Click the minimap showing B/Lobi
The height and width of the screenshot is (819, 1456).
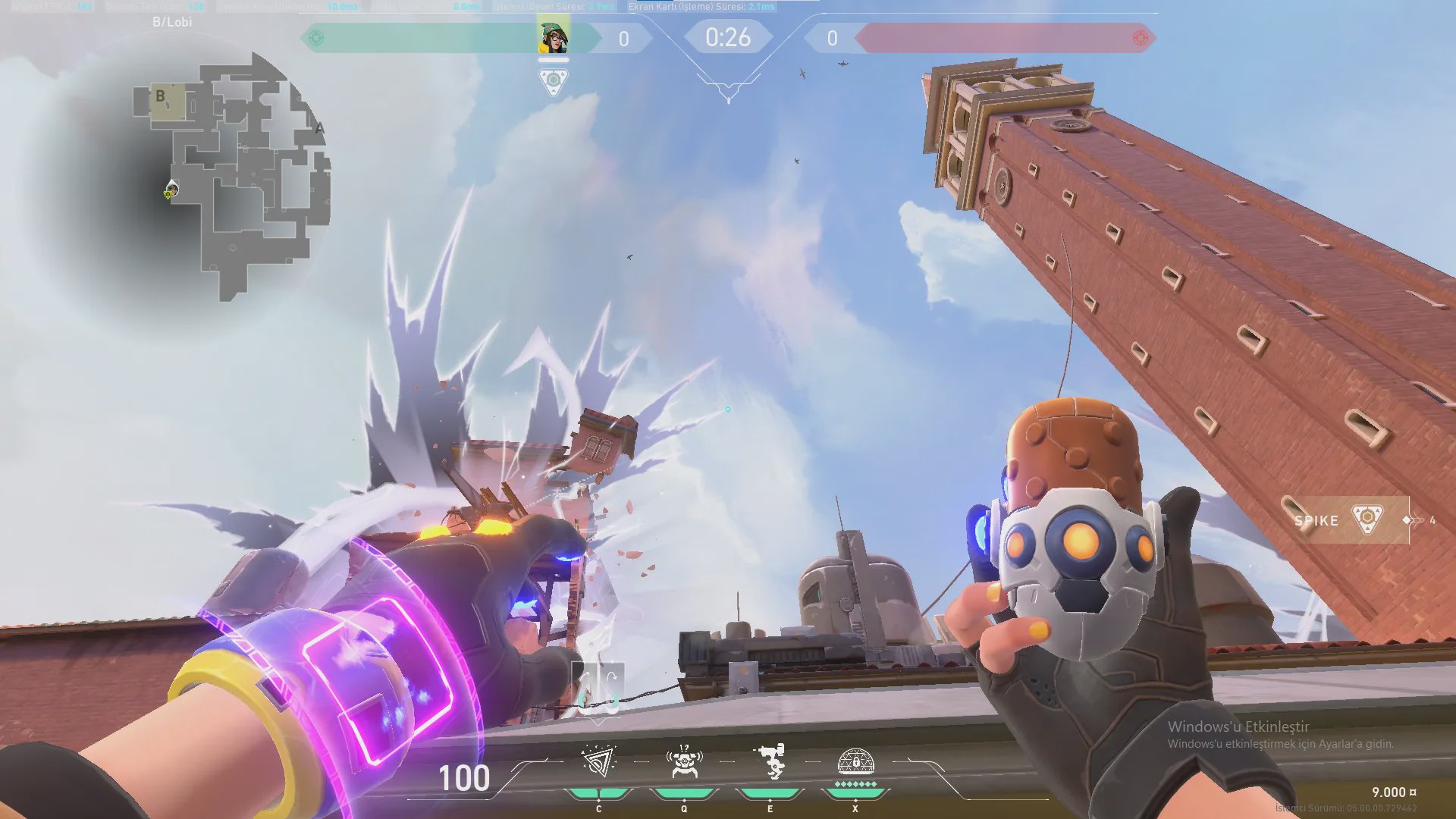pyautogui.click(x=227, y=176)
